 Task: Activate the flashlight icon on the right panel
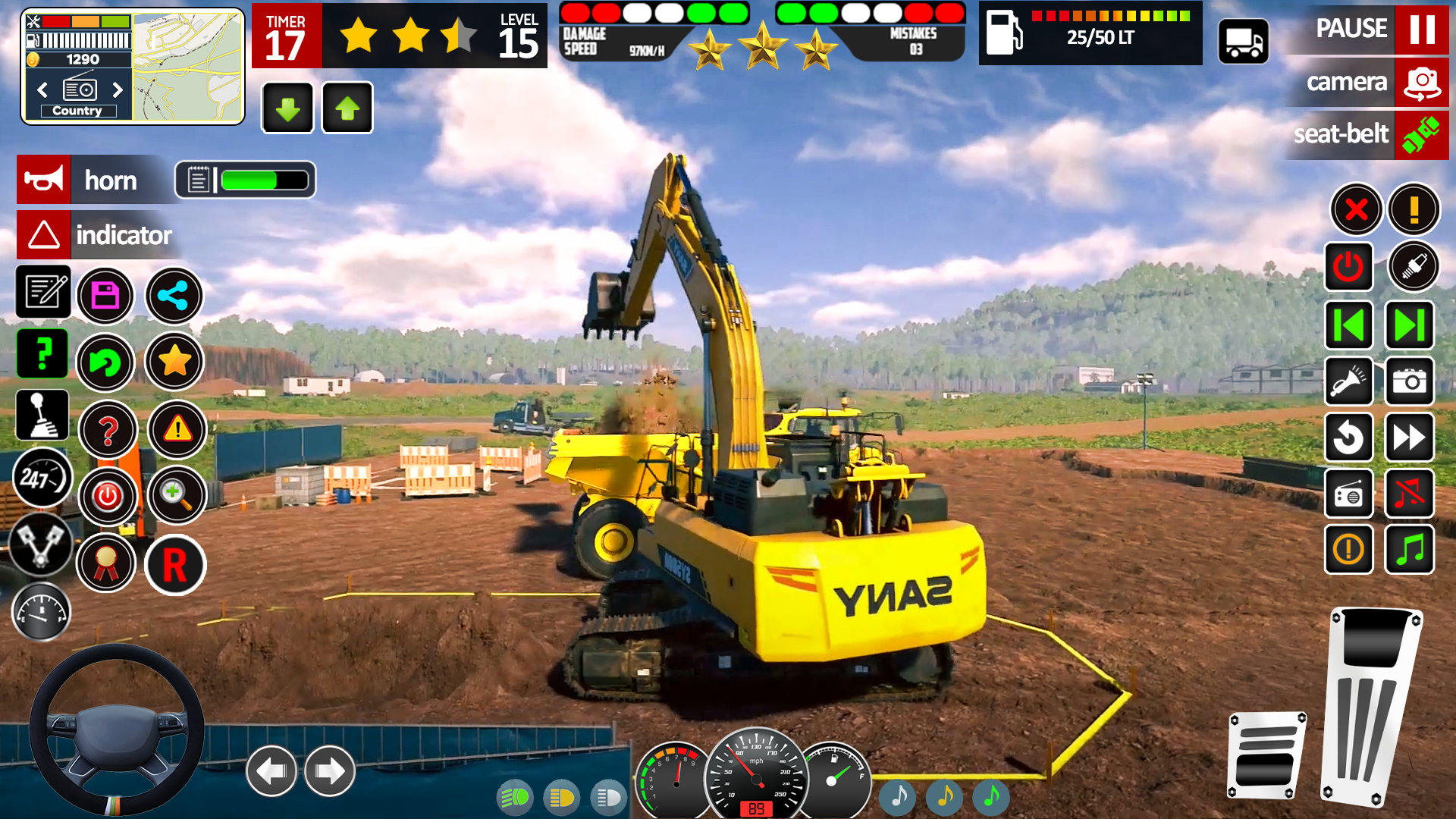[x=1349, y=381]
